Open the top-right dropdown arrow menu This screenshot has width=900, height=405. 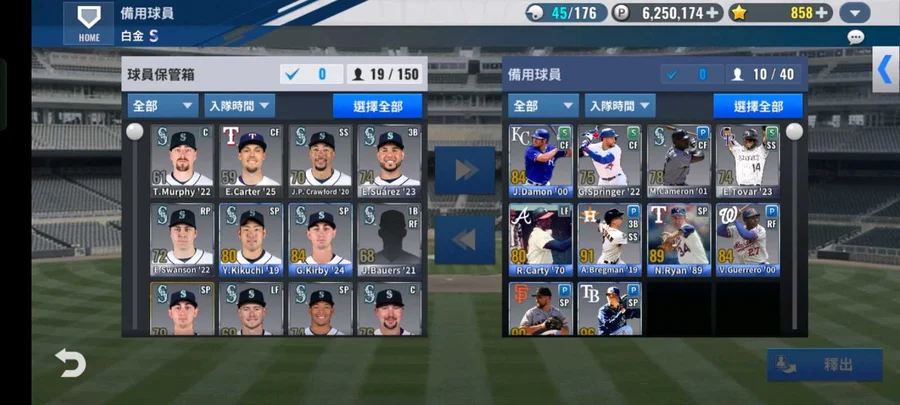click(x=854, y=13)
